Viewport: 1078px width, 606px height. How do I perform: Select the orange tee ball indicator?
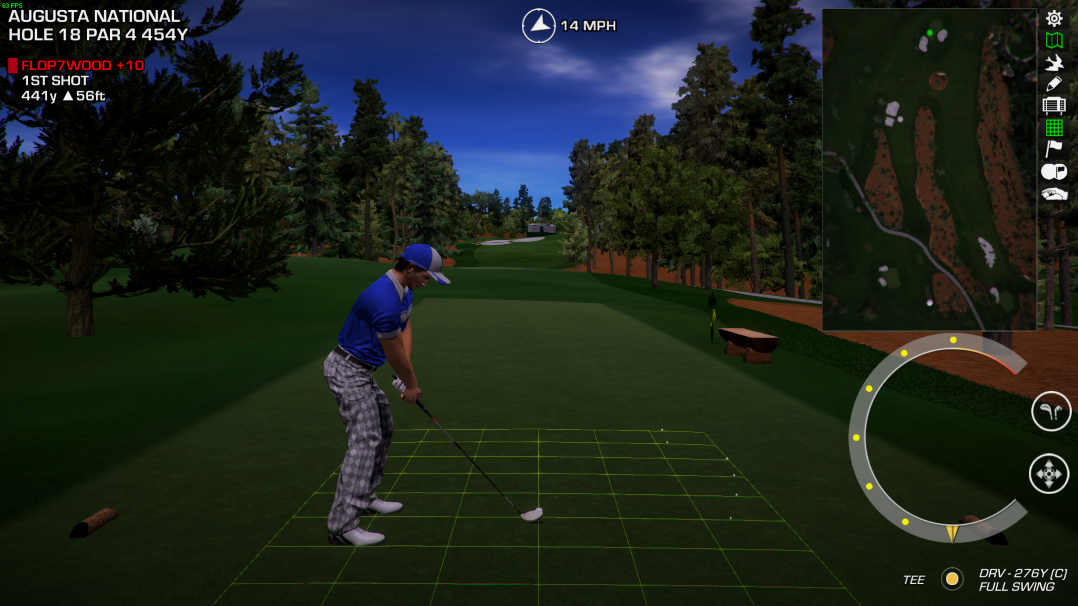pos(952,579)
